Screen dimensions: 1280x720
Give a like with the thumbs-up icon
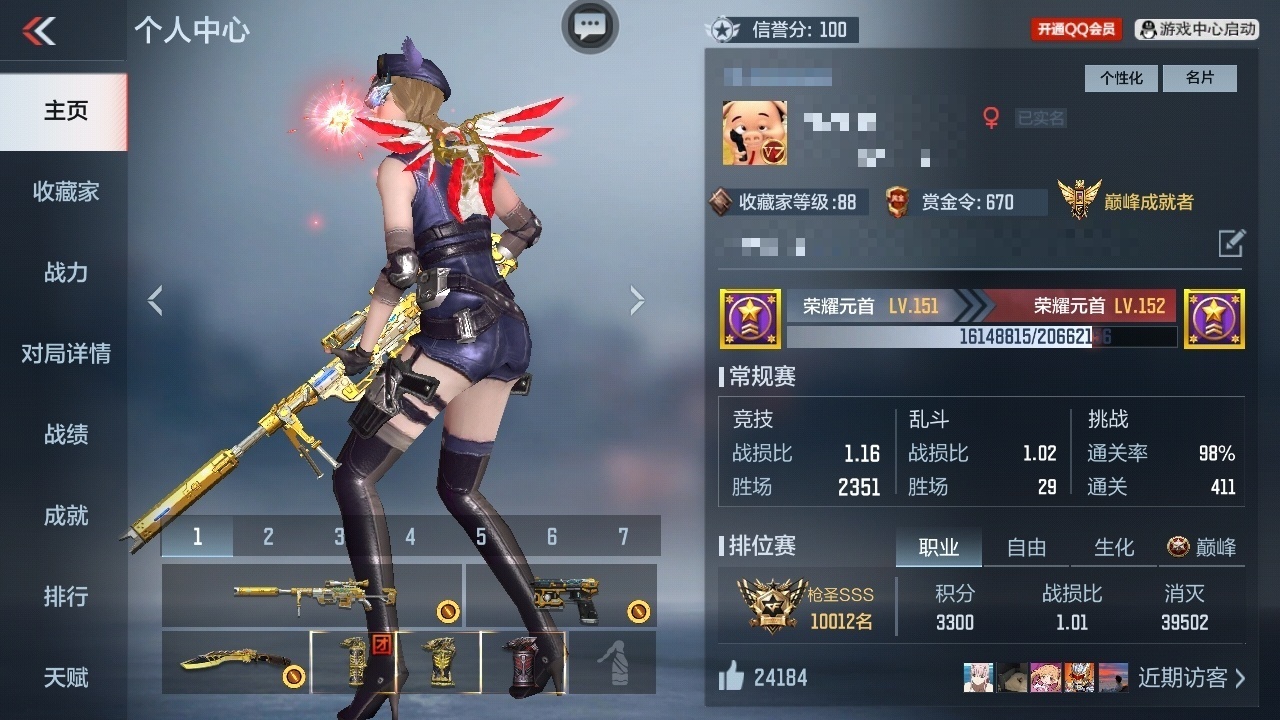[x=732, y=678]
